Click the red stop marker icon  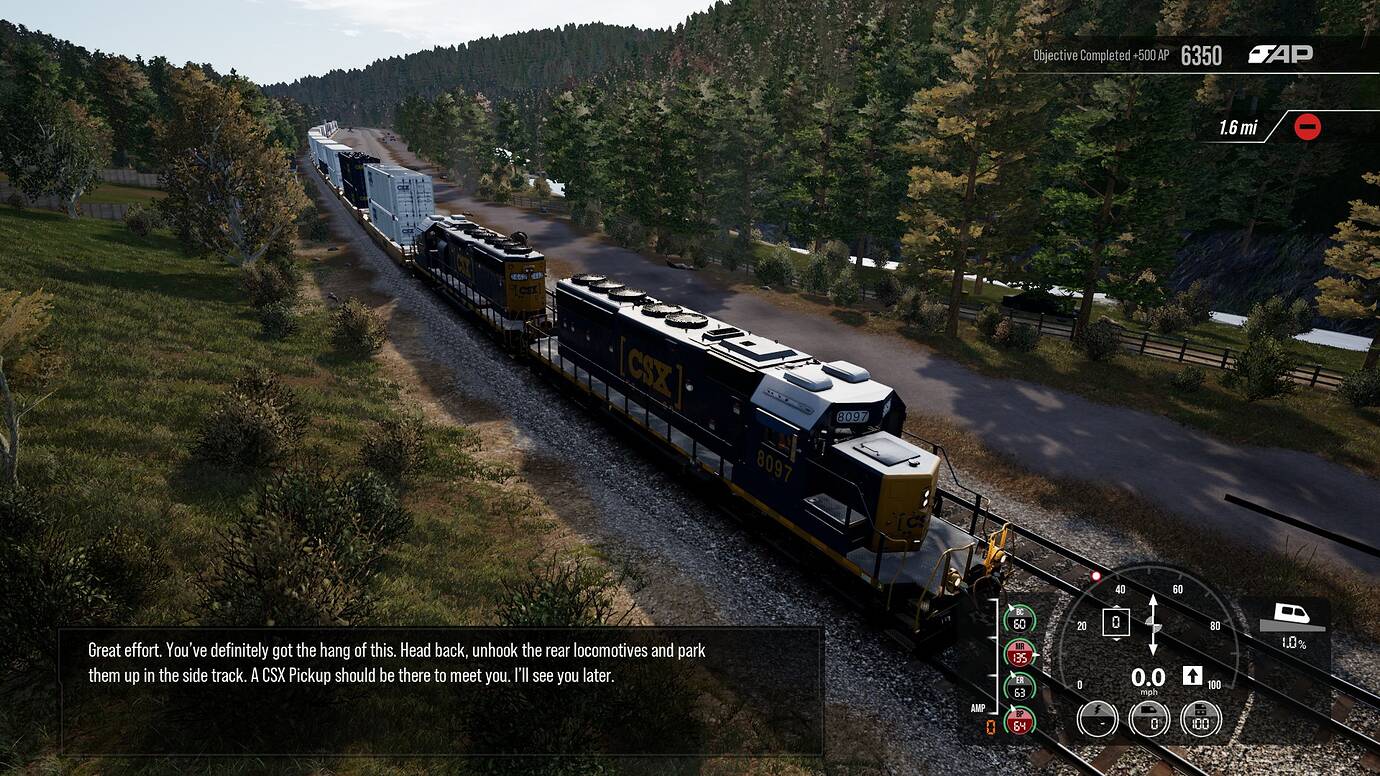(x=1307, y=127)
